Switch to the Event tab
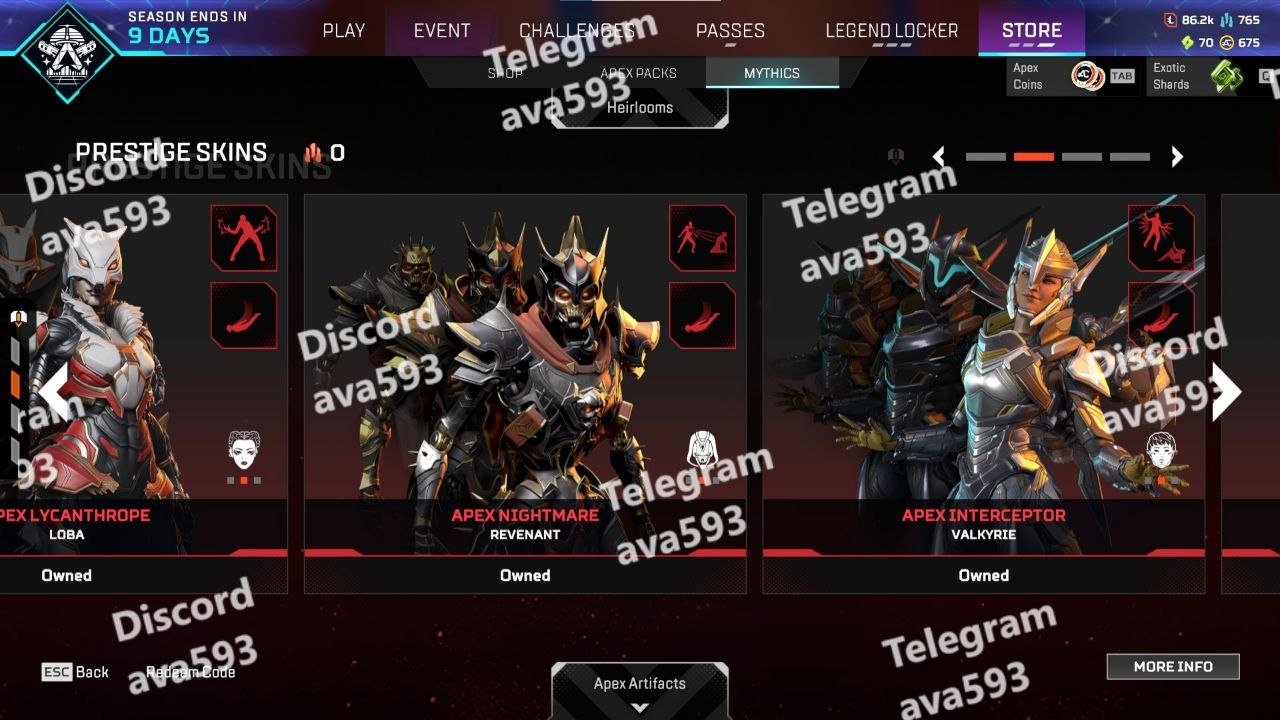 [x=442, y=31]
